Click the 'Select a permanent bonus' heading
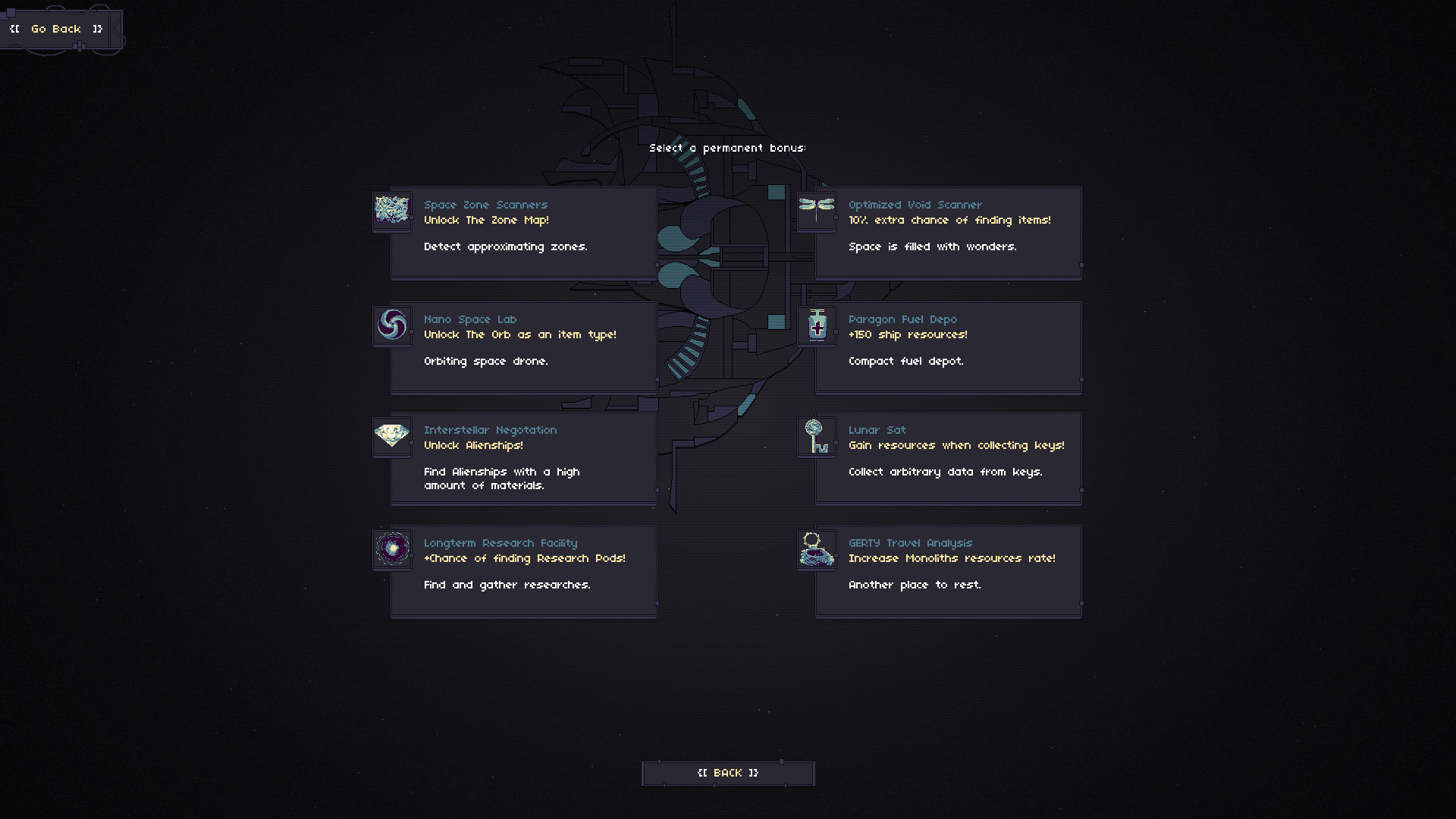This screenshot has height=819, width=1456. pyautogui.click(x=728, y=148)
